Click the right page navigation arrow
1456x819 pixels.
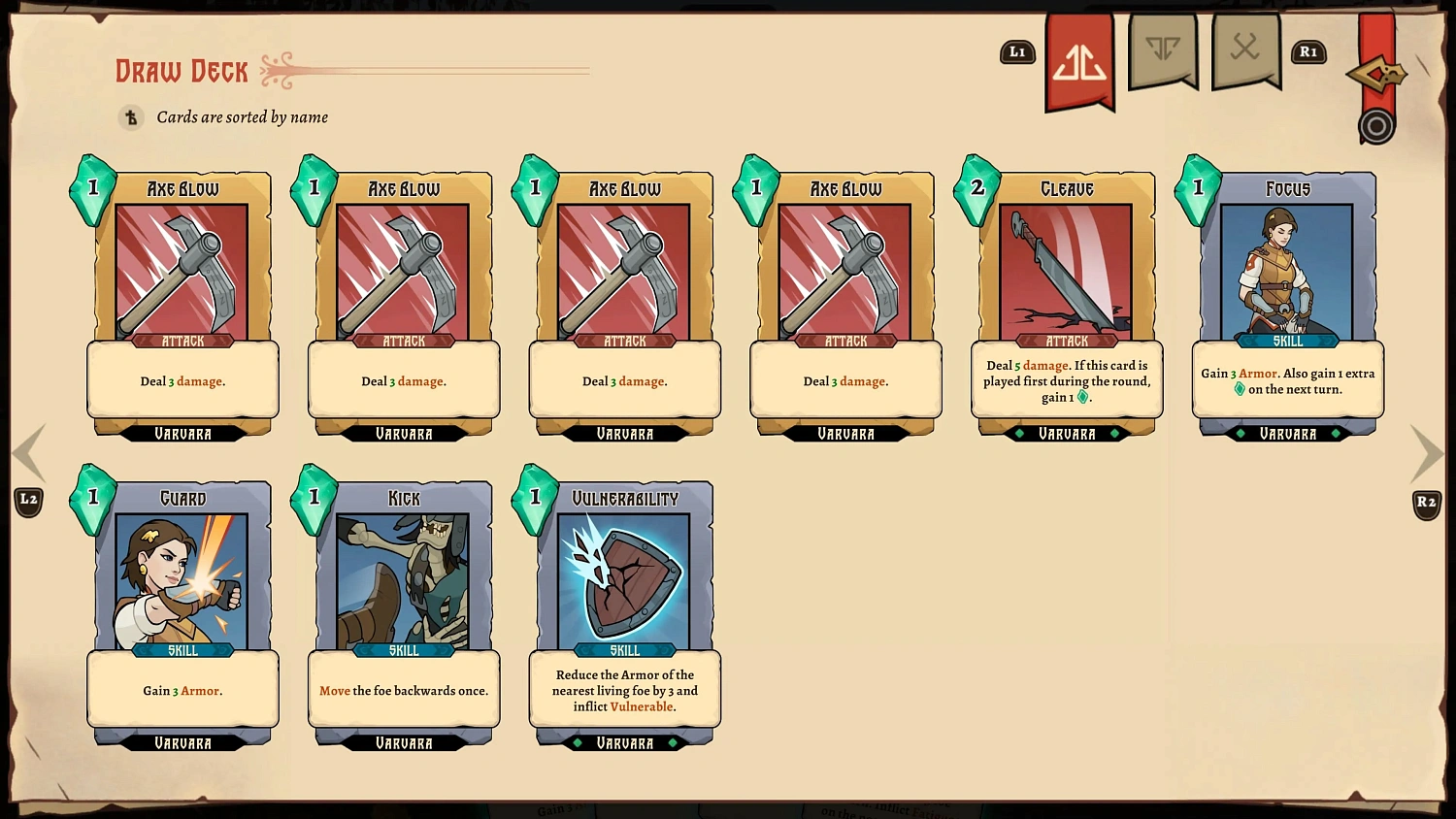[x=1427, y=454]
